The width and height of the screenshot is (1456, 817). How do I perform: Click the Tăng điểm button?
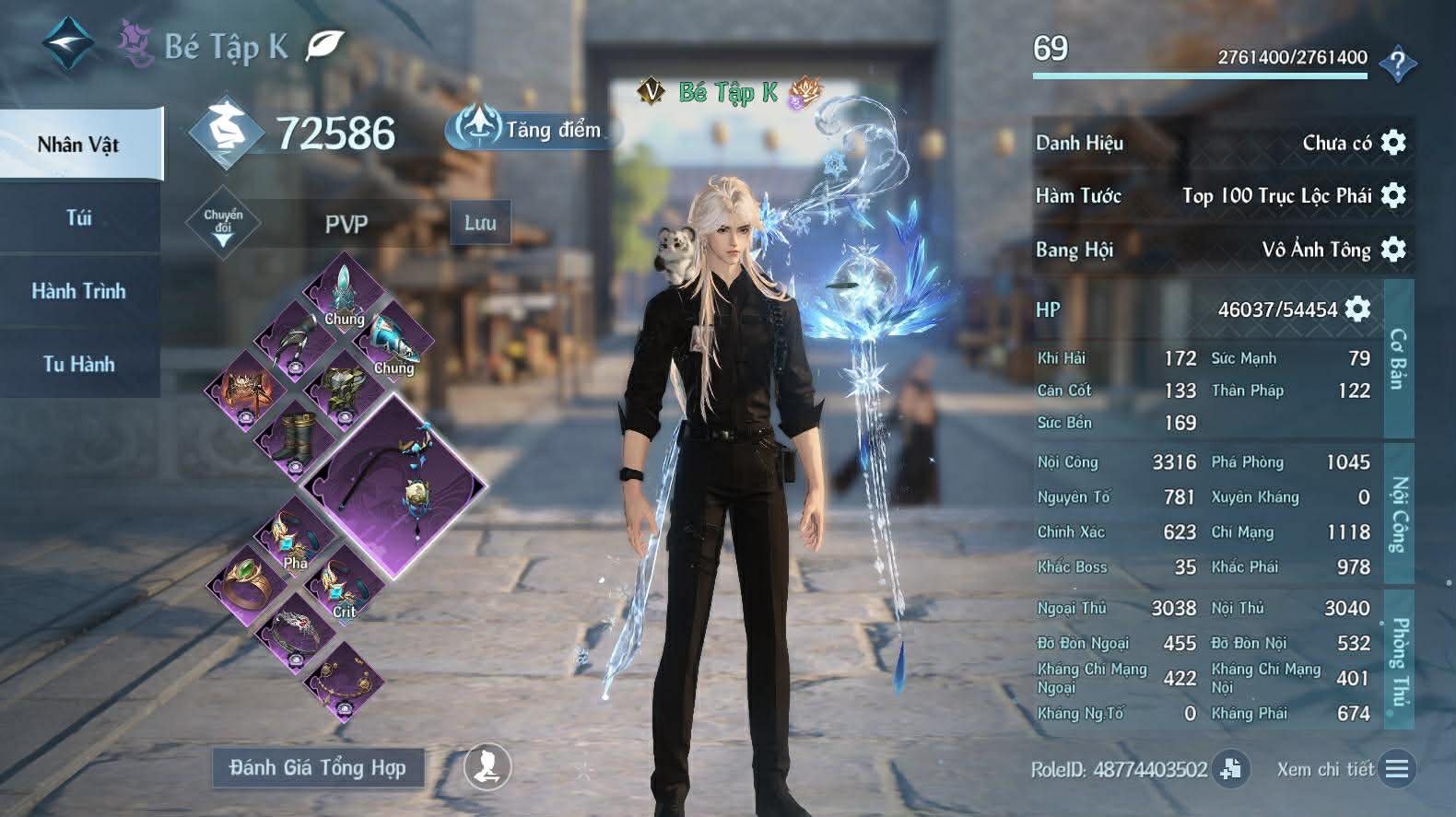(534, 130)
